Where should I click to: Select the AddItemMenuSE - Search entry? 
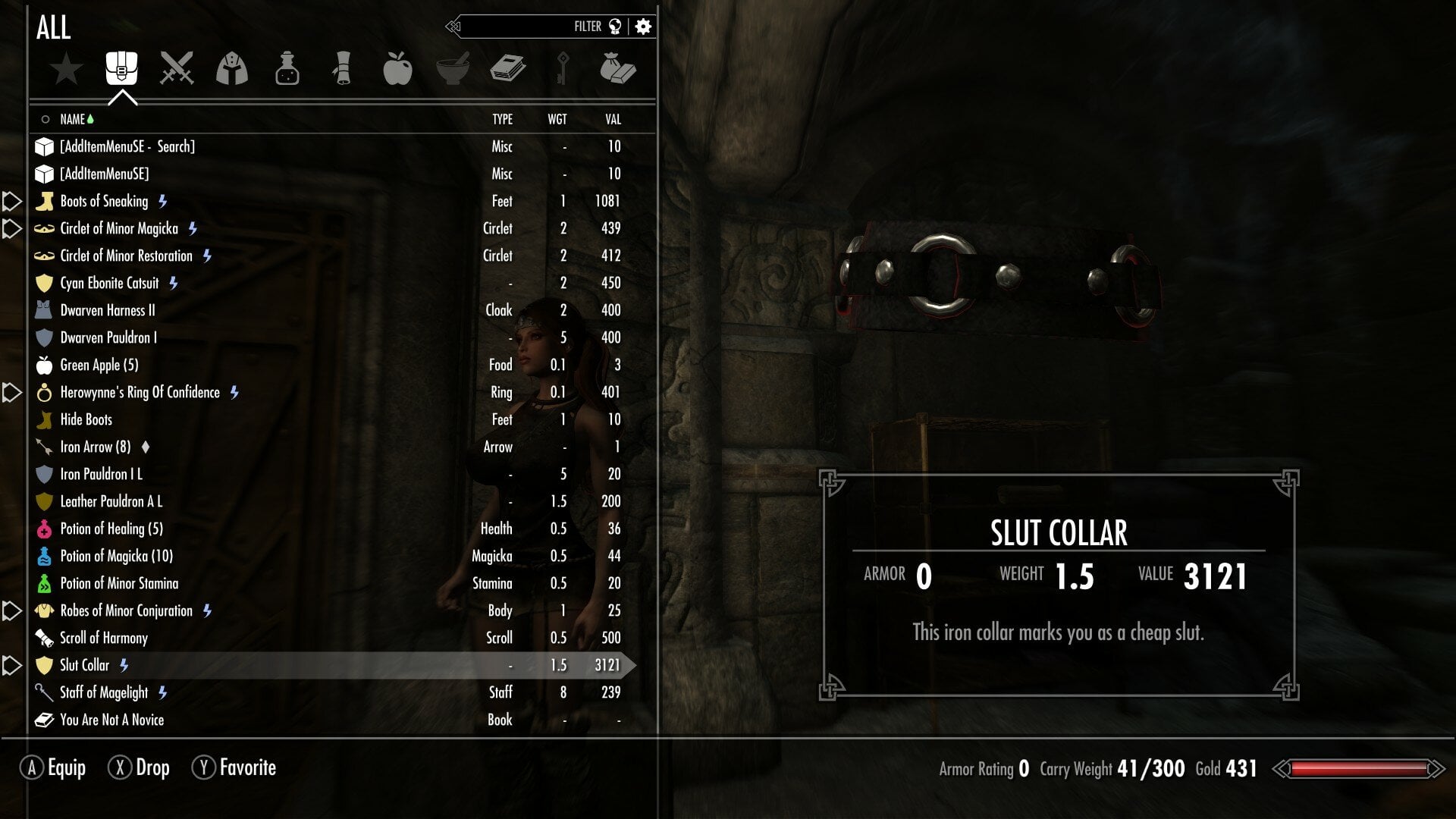[x=127, y=146]
